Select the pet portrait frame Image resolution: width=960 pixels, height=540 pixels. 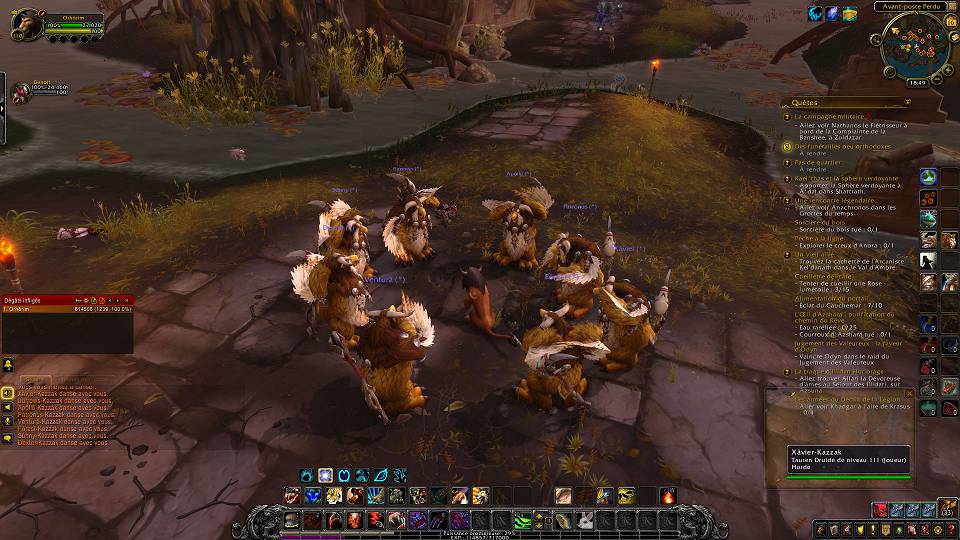click(20, 93)
